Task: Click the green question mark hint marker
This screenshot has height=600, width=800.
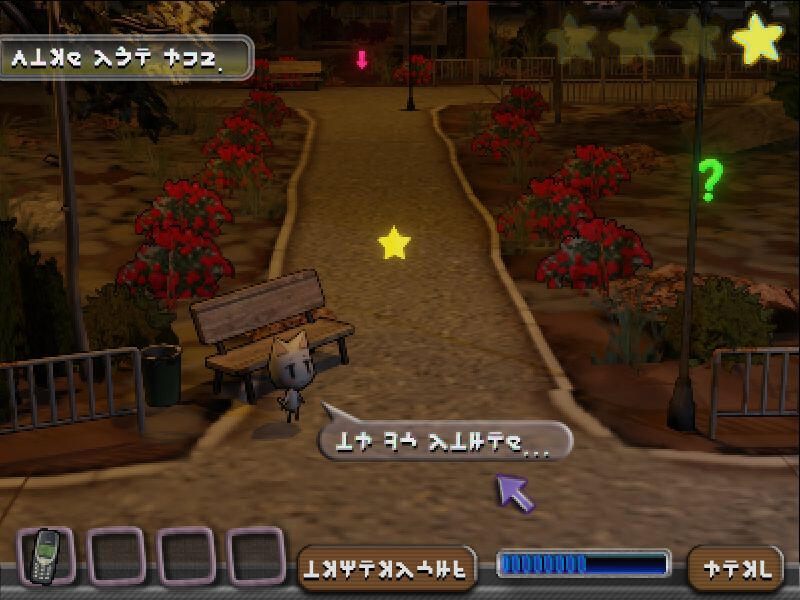Action: pyautogui.click(x=710, y=180)
